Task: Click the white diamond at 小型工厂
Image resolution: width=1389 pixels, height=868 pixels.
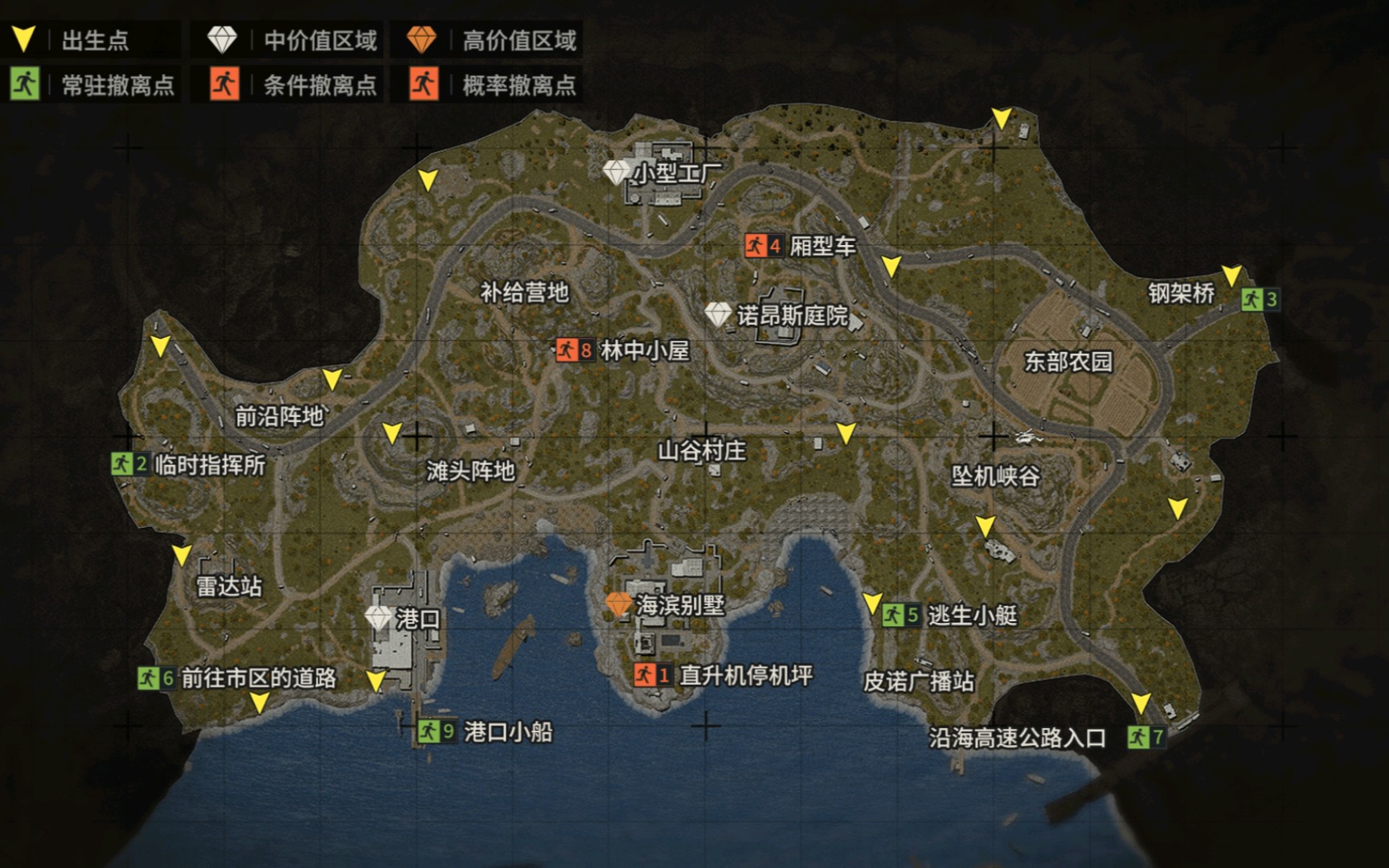Action: pos(617,172)
